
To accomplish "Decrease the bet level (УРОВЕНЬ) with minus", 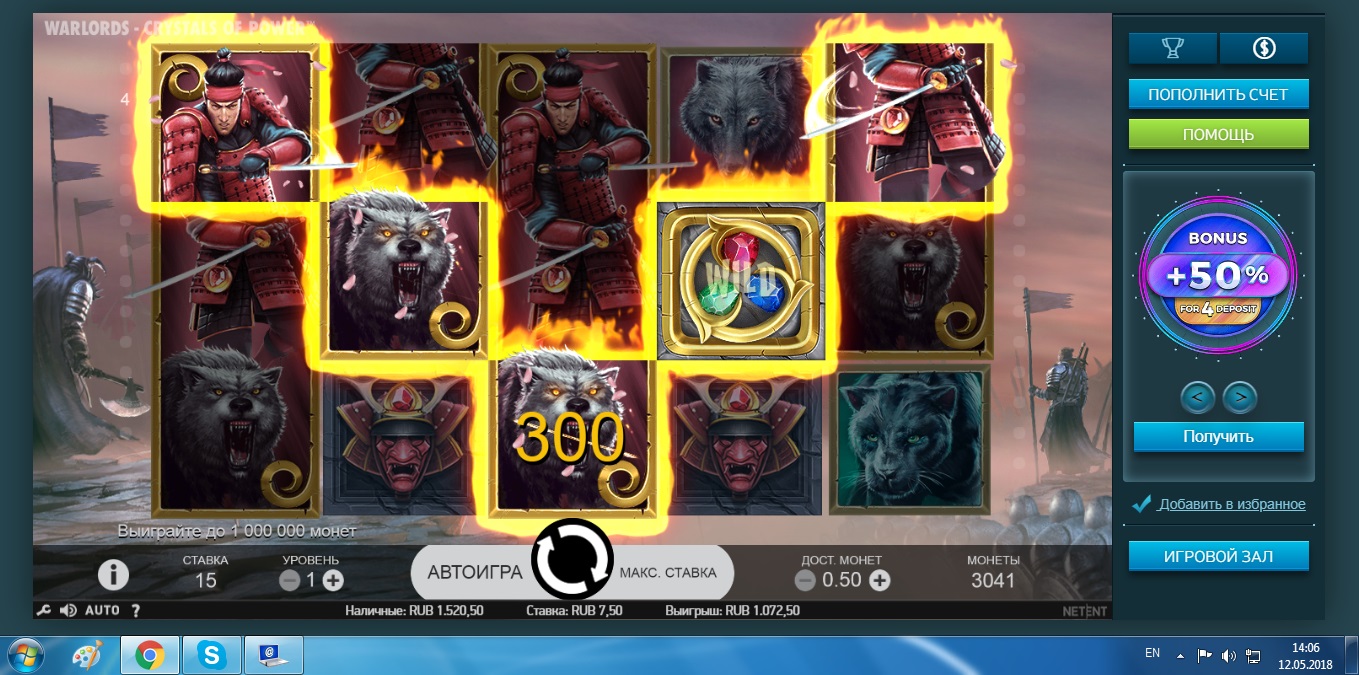I will tap(290, 580).
